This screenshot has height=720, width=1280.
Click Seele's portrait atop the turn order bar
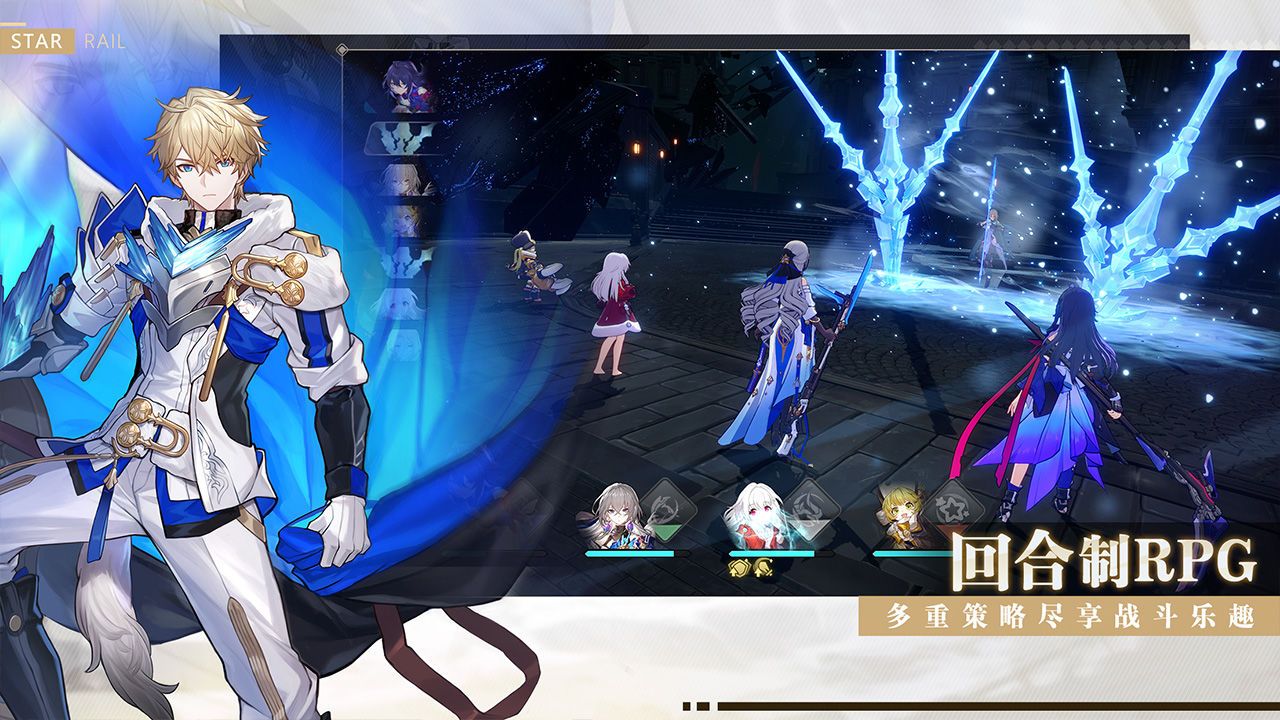click(x=402, y=84)
